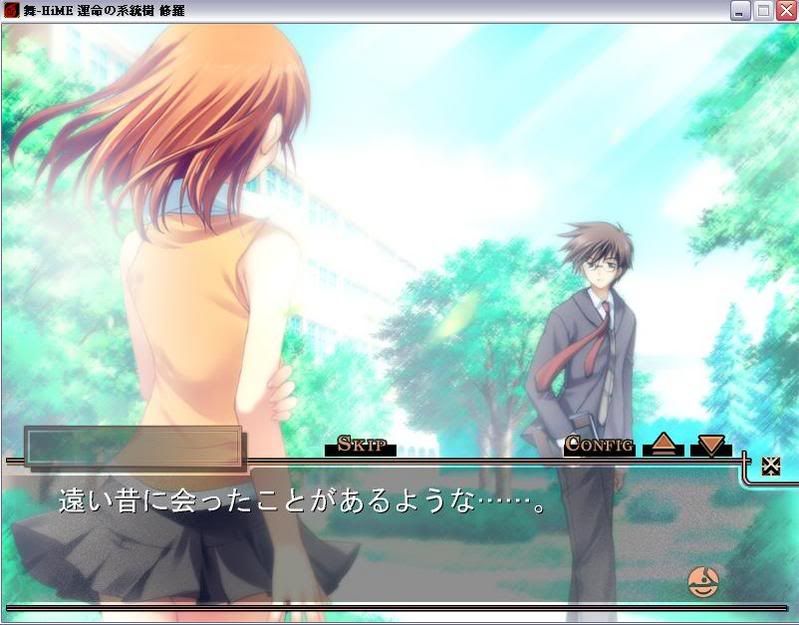The width and height of the screenshot is (799, 625).
Task: Hide the dialogue window with the arrows icon
Action: click(x=771, y=466)
